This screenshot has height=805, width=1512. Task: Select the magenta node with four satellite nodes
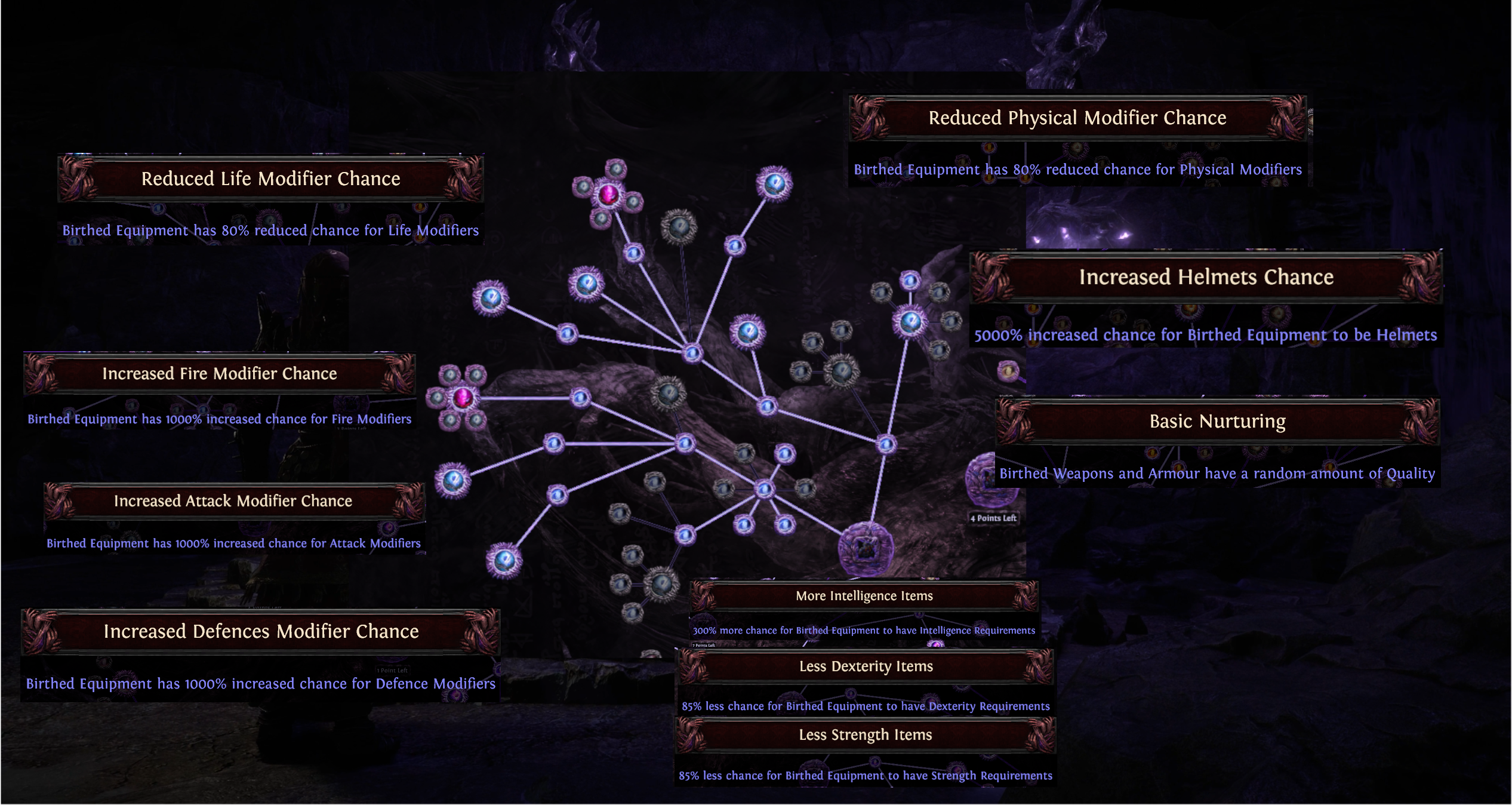point(608,195)
